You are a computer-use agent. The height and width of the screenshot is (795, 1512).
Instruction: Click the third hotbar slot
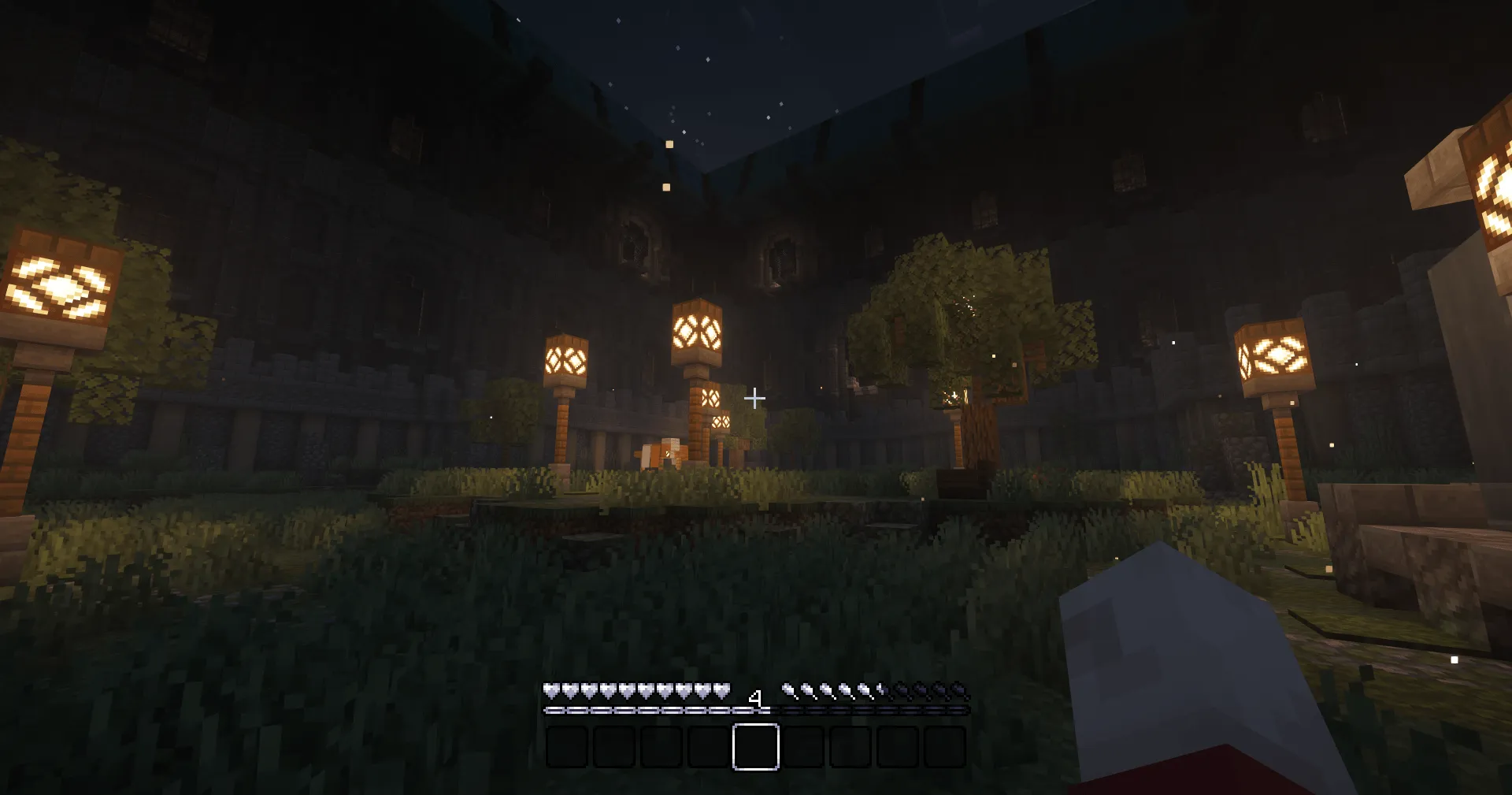pos(661,745)
